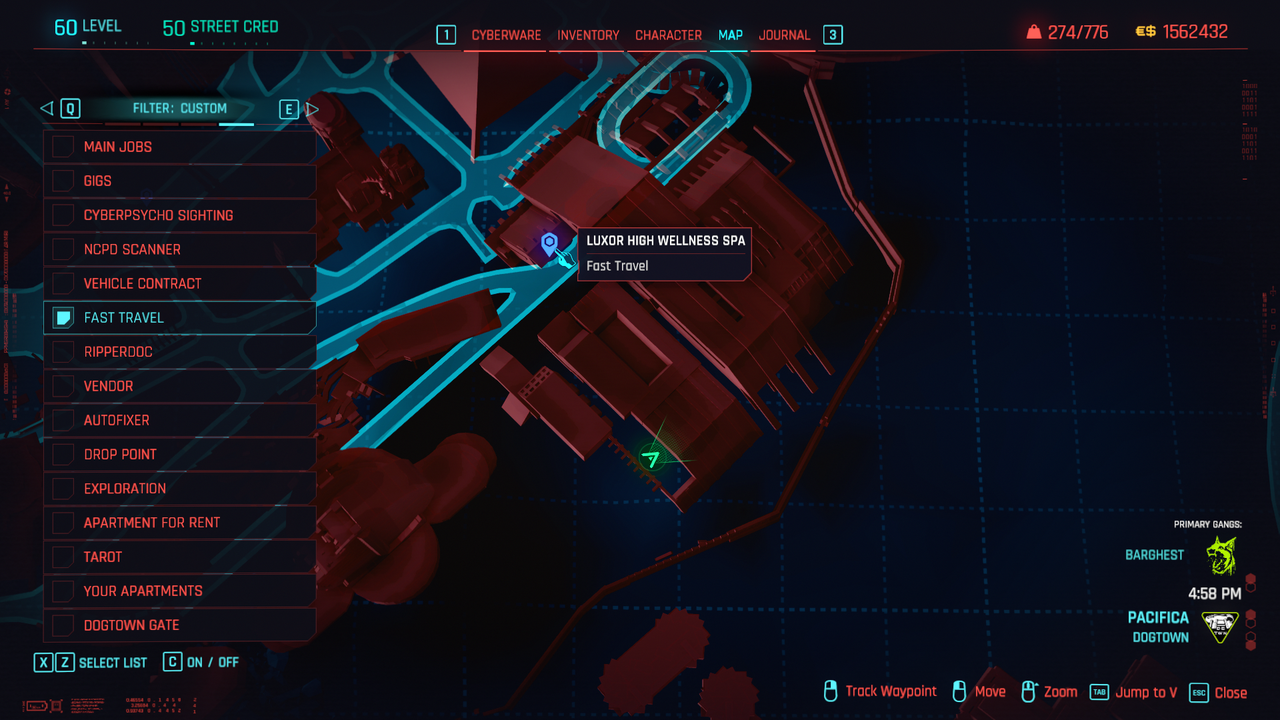Switch to the next filter preset arrow
Image resolution: width=1280 pixels, height=720 pixels.
pos(312,109)
